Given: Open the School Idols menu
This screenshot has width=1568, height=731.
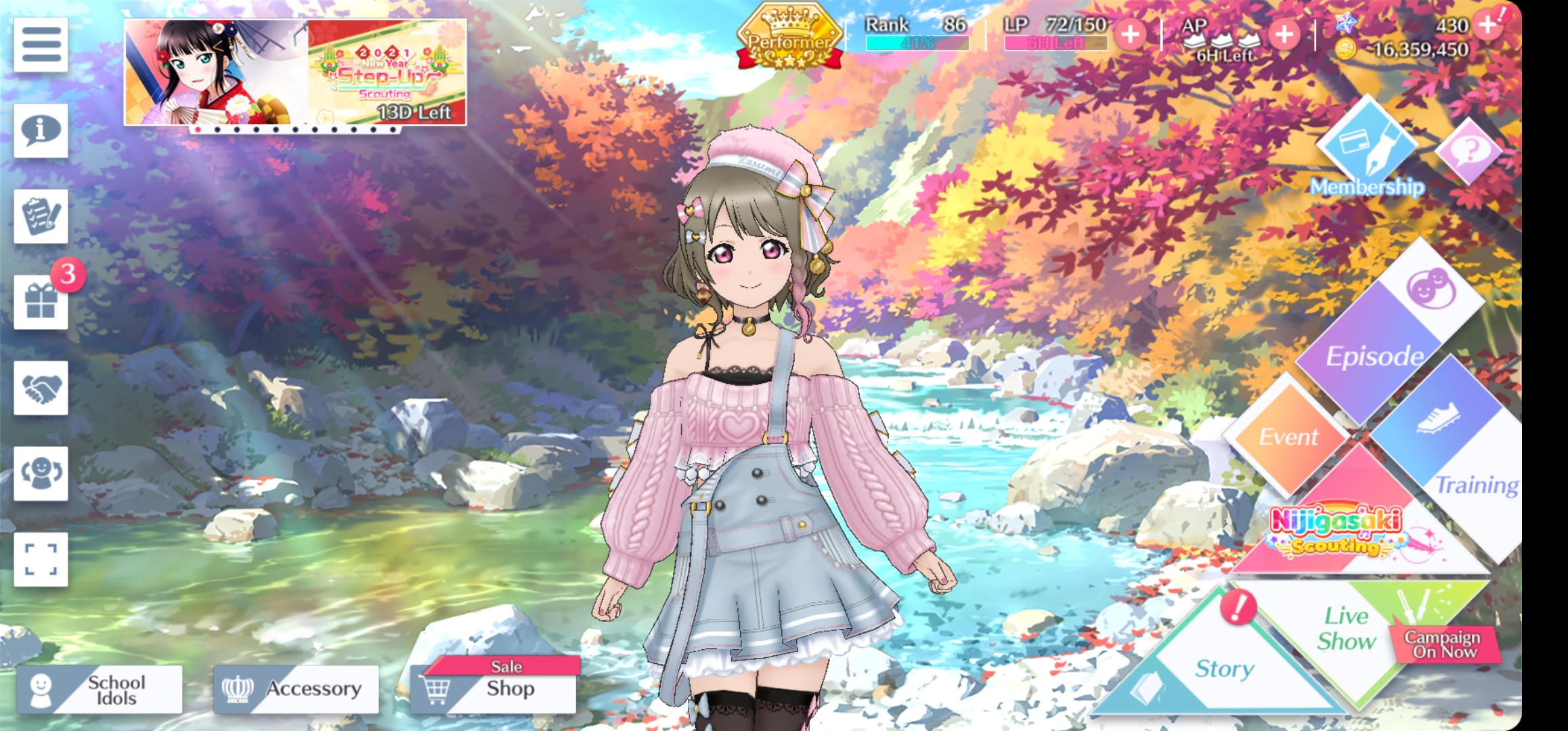Looking at the screenshot, I should 100,689.
